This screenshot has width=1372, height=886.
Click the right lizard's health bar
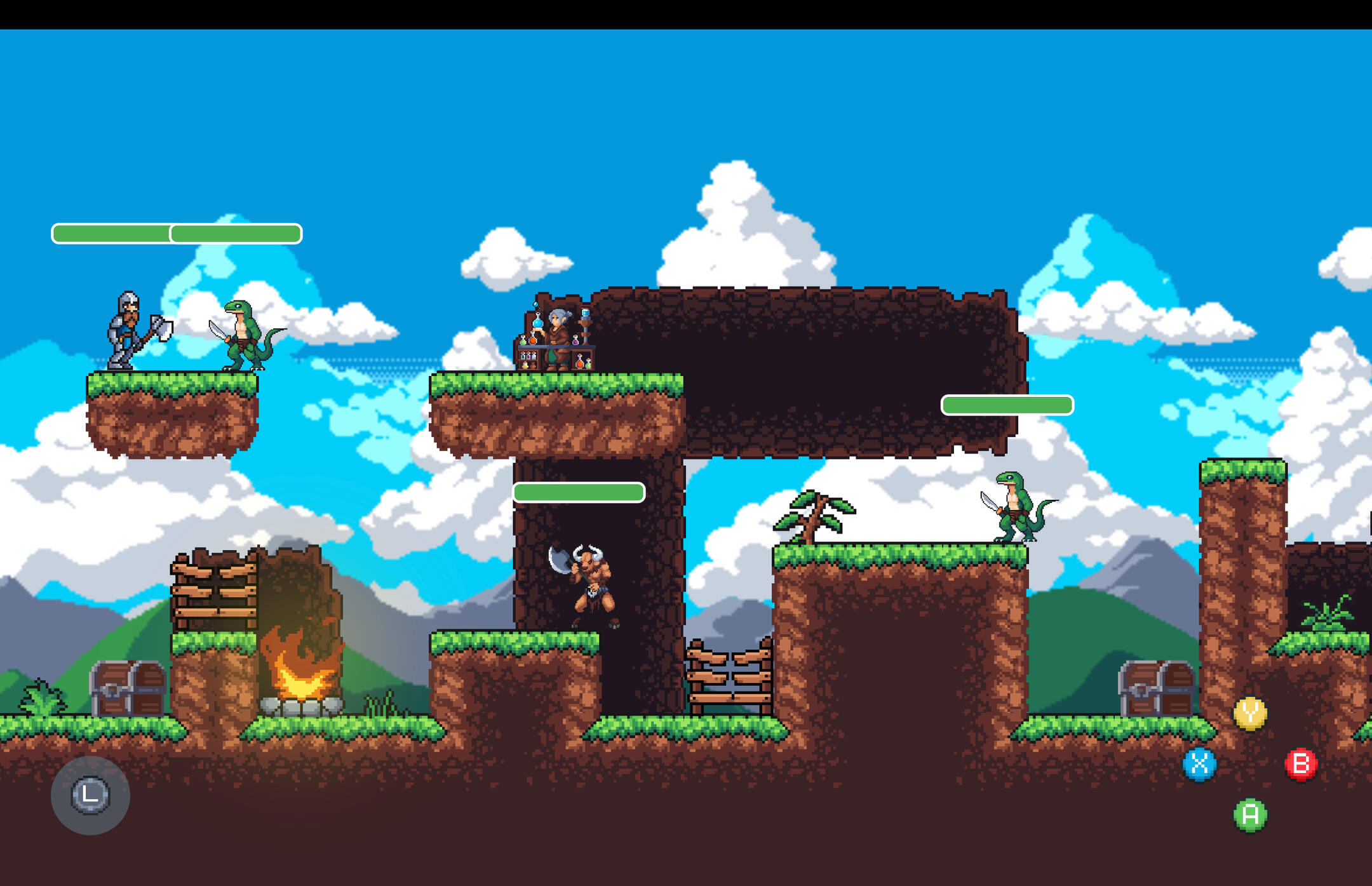[x=1005, y=404]
